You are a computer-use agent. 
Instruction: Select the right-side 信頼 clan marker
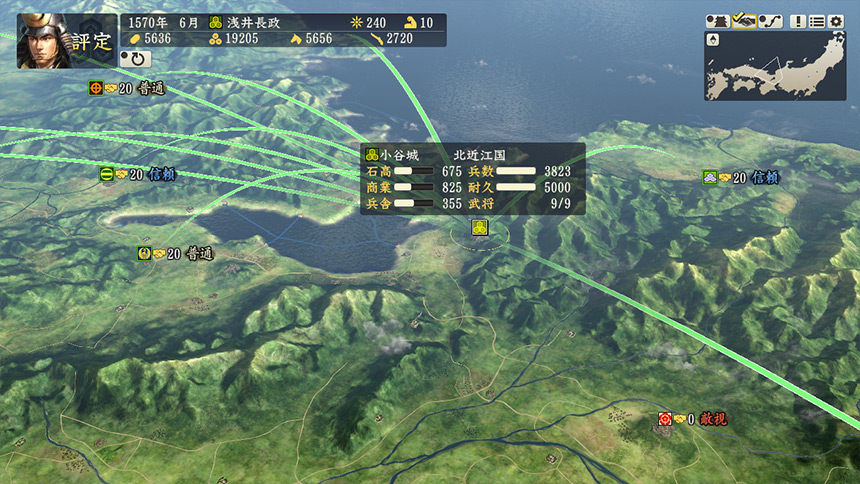(710, 177)
